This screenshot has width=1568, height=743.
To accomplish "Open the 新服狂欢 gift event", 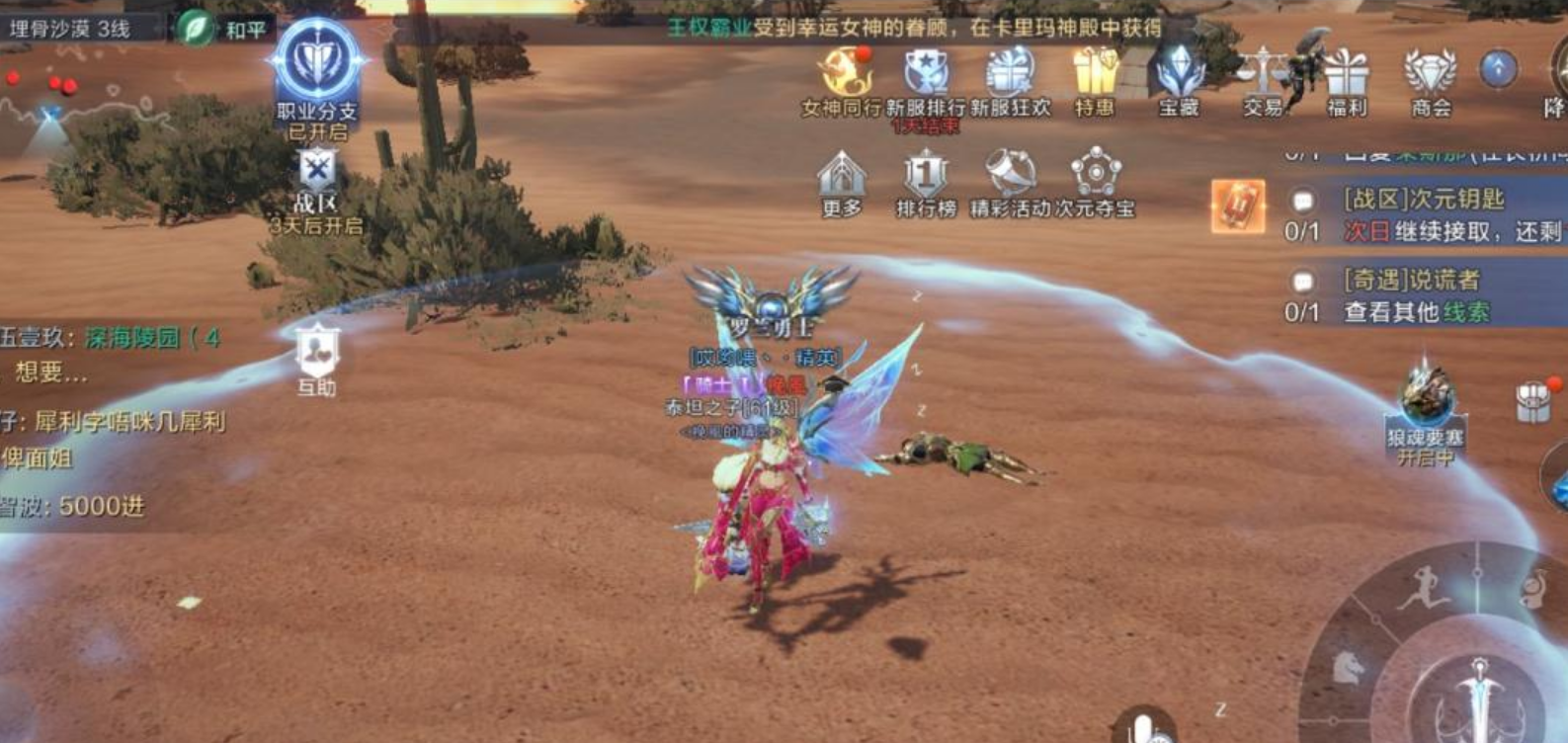I will pyautogui.click(x=1009, y=73).
